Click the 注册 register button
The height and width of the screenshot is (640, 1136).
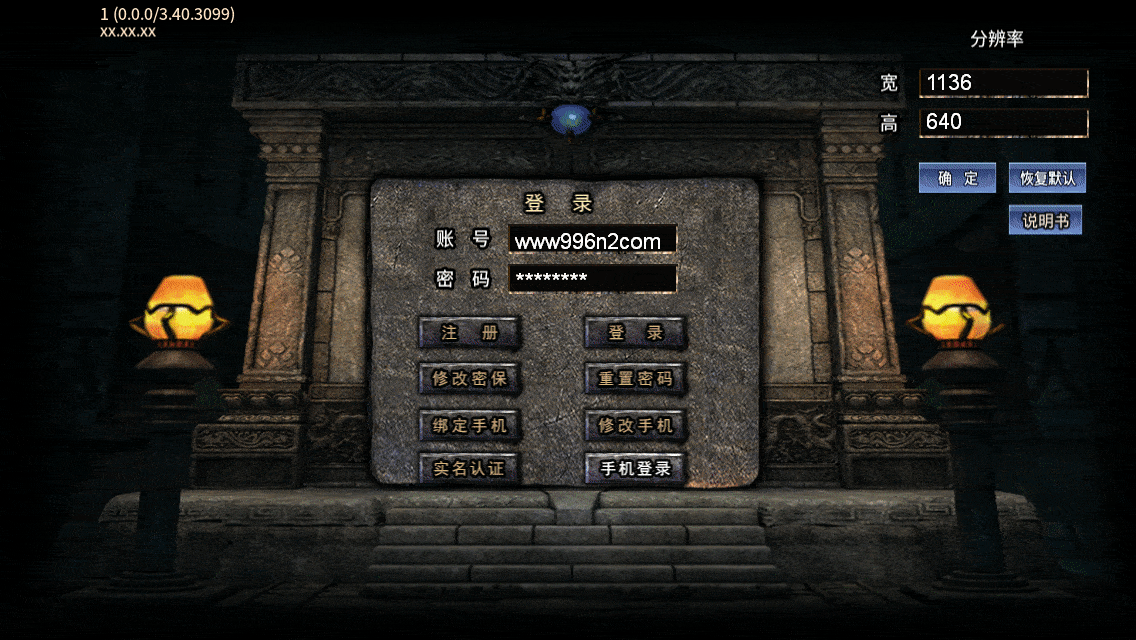pyautogui.click(x=469, y=333)
